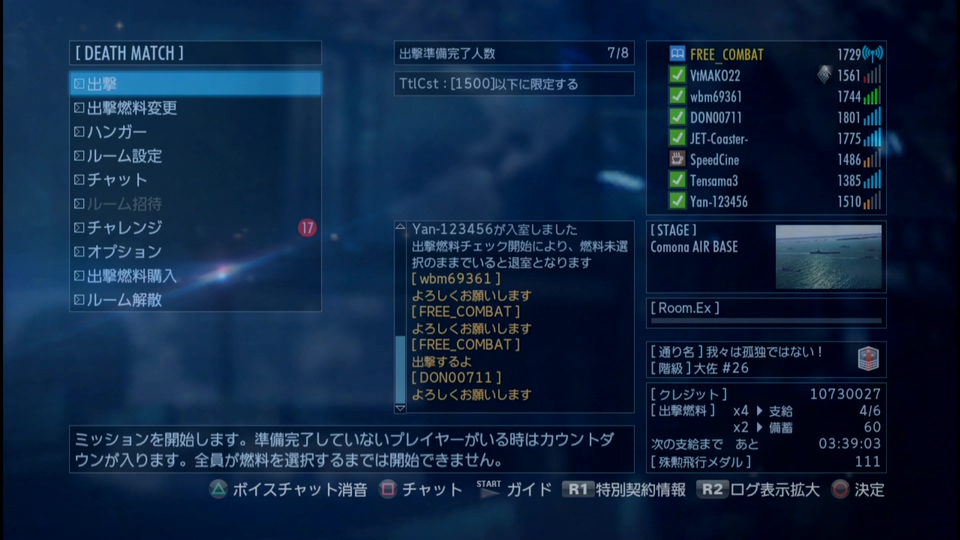The width and height of the screenshot is (960, 540).
Task: Select player row Yan-123456
Action: [765, 201]
